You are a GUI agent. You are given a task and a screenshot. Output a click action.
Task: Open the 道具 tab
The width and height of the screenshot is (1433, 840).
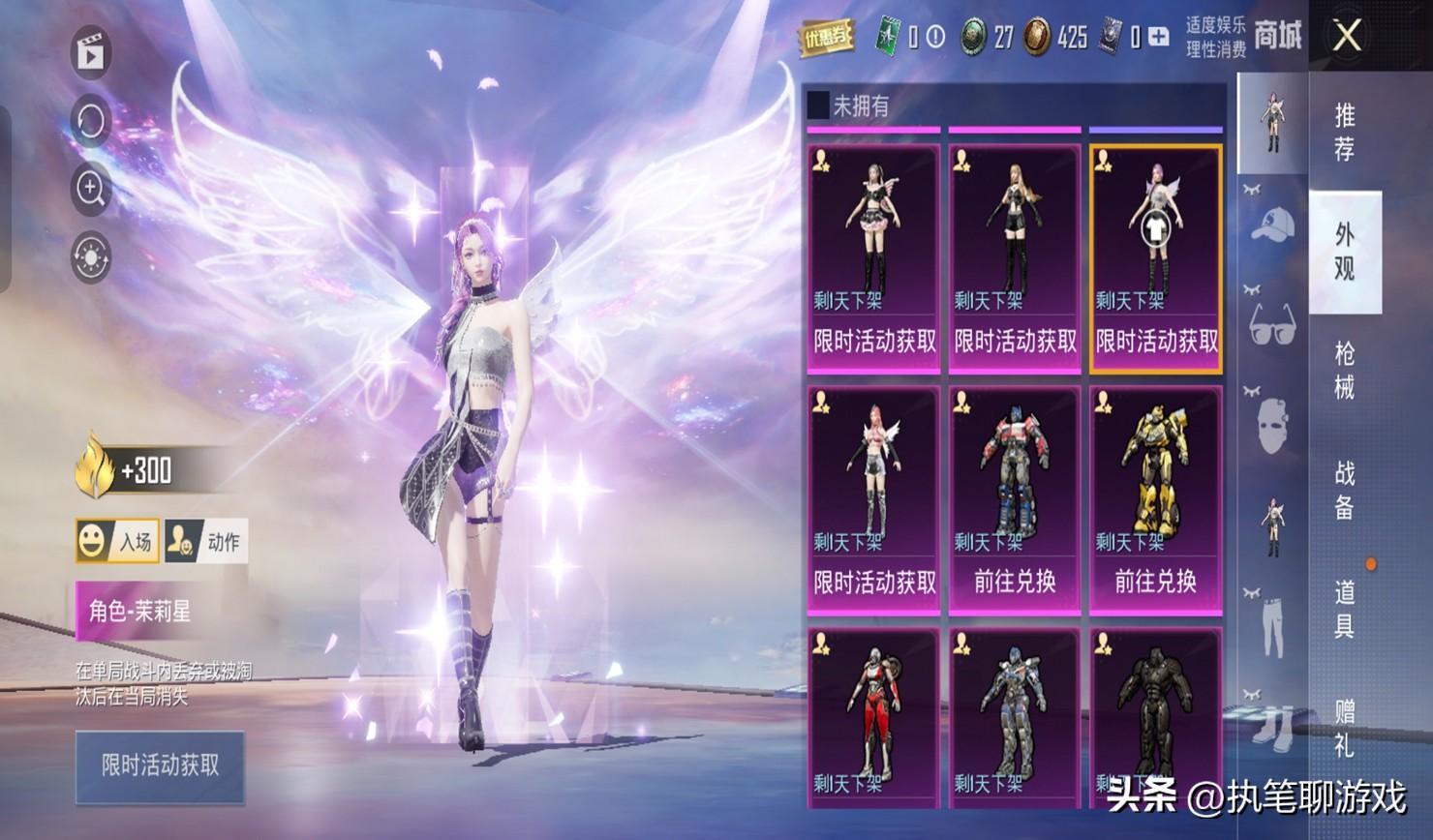tap(1344, 609)
